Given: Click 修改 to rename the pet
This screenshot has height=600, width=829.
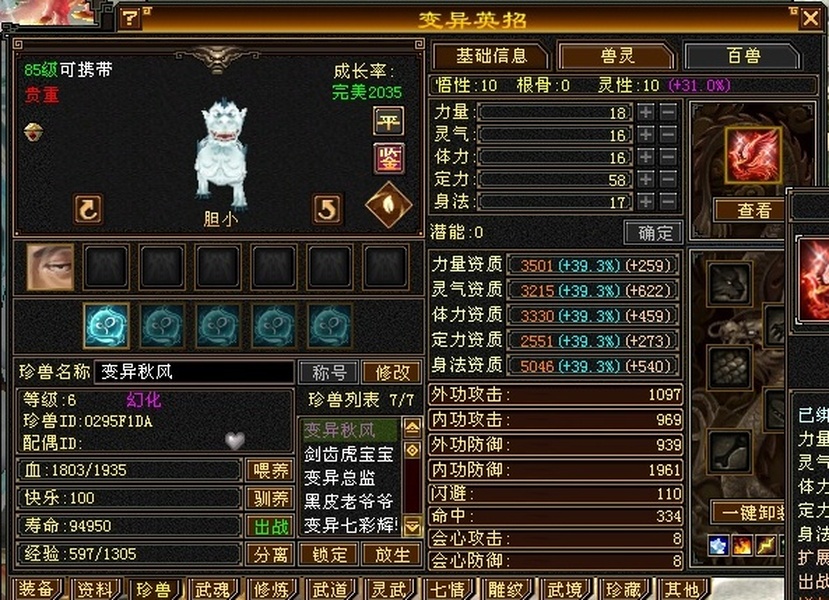Looking at the screenshot, I should pyautogui.click(x=392, y=373).
